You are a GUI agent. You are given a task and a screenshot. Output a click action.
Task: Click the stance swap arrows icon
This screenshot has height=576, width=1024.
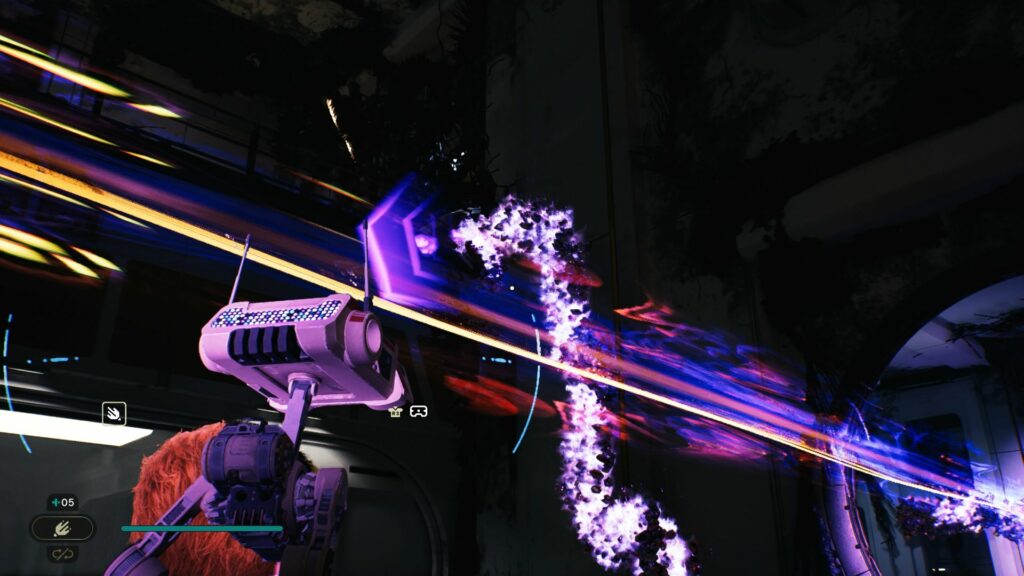click(62, 553)
